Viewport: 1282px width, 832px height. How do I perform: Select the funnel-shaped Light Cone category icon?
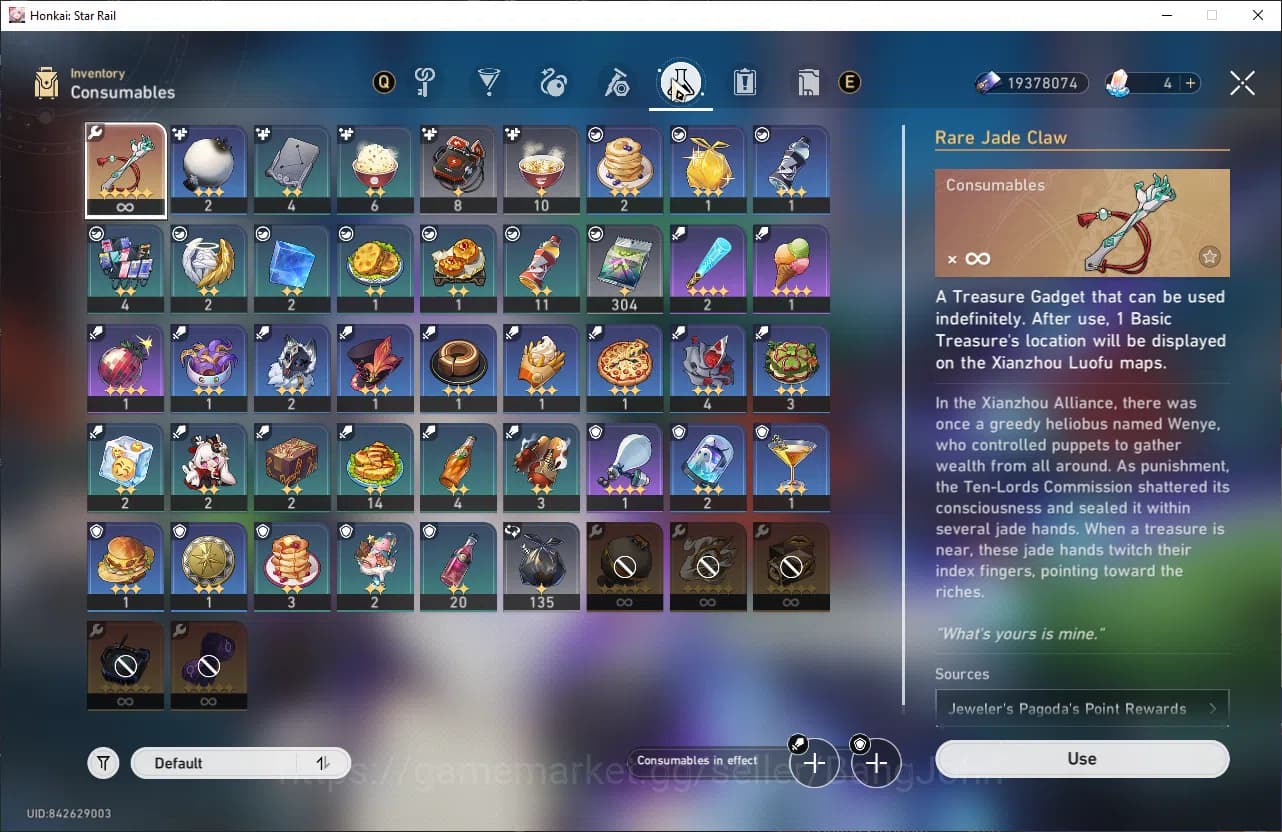(x=489, y=82)
